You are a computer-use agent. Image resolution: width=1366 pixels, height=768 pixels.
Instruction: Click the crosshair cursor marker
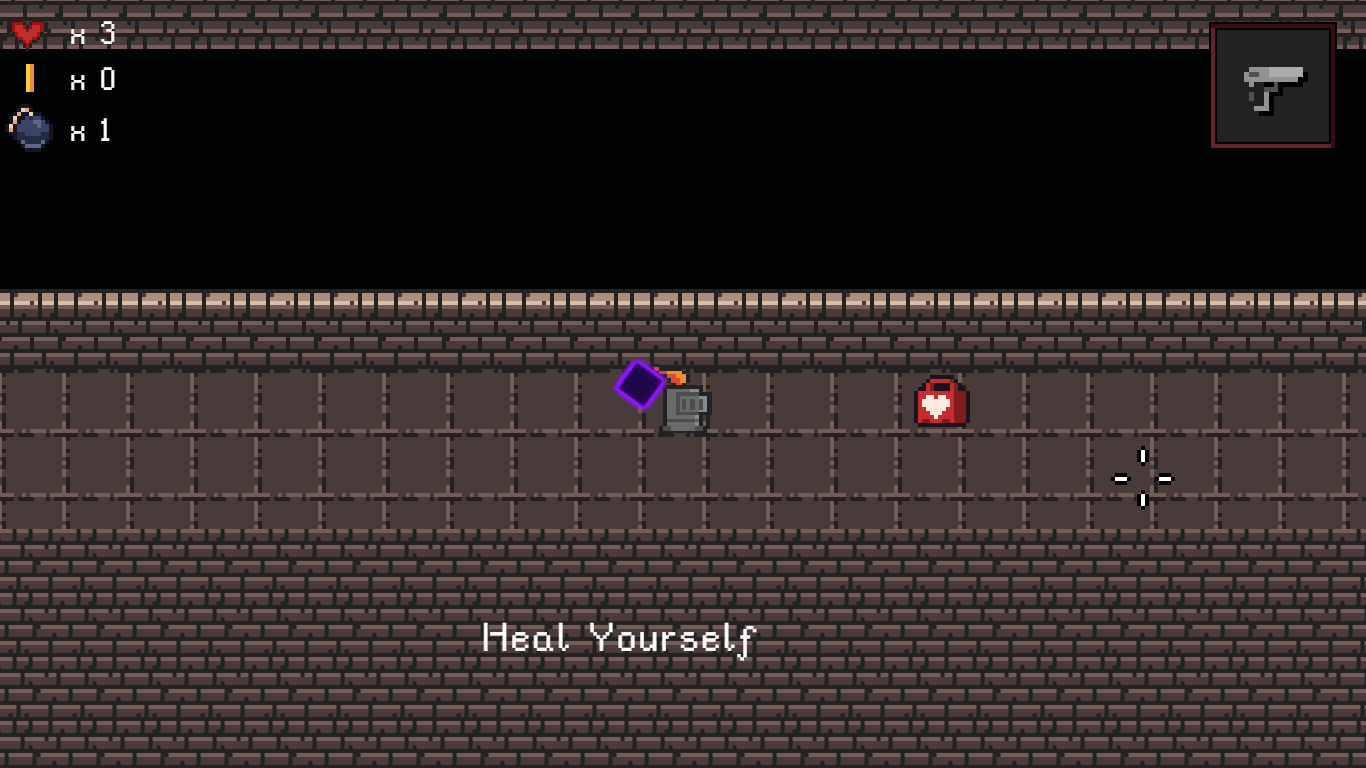pyautogui.click(x=1143, y=478)
